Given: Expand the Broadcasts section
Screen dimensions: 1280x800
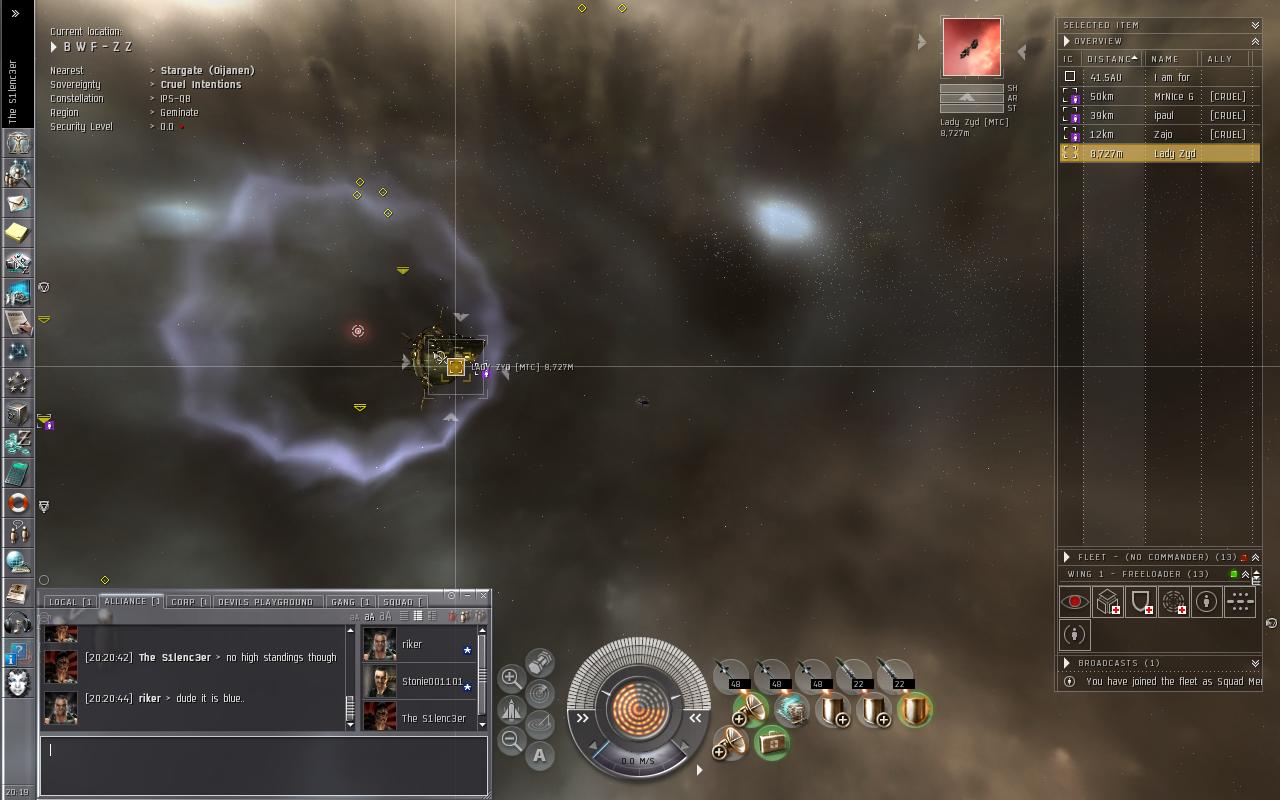Looking at the screenshot, I should [x=1067, y=663].
